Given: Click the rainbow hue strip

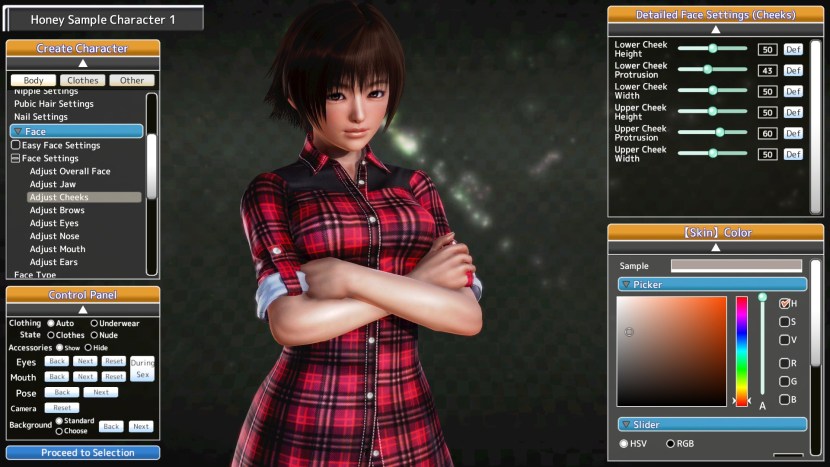Looking at the screenshot, I should point(742,350).
